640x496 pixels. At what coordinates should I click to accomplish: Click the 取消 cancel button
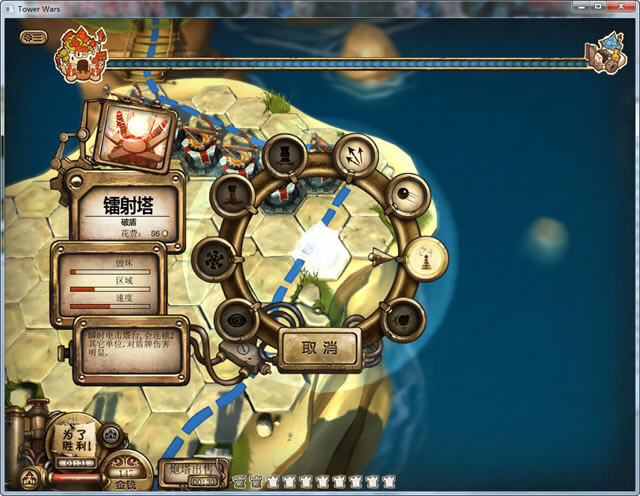(318, 347)
